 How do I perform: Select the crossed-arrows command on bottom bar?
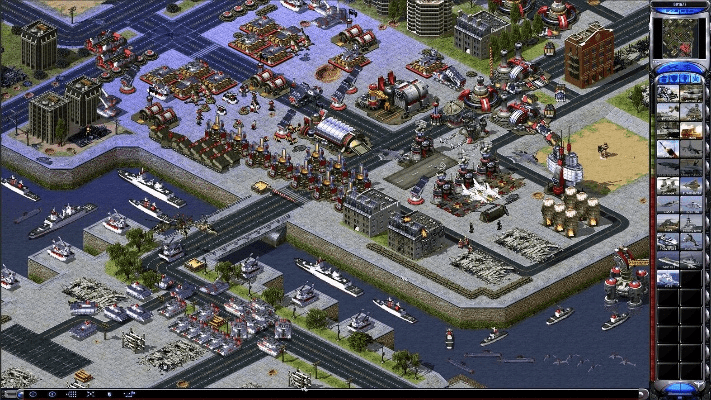[x=90, y=394]
